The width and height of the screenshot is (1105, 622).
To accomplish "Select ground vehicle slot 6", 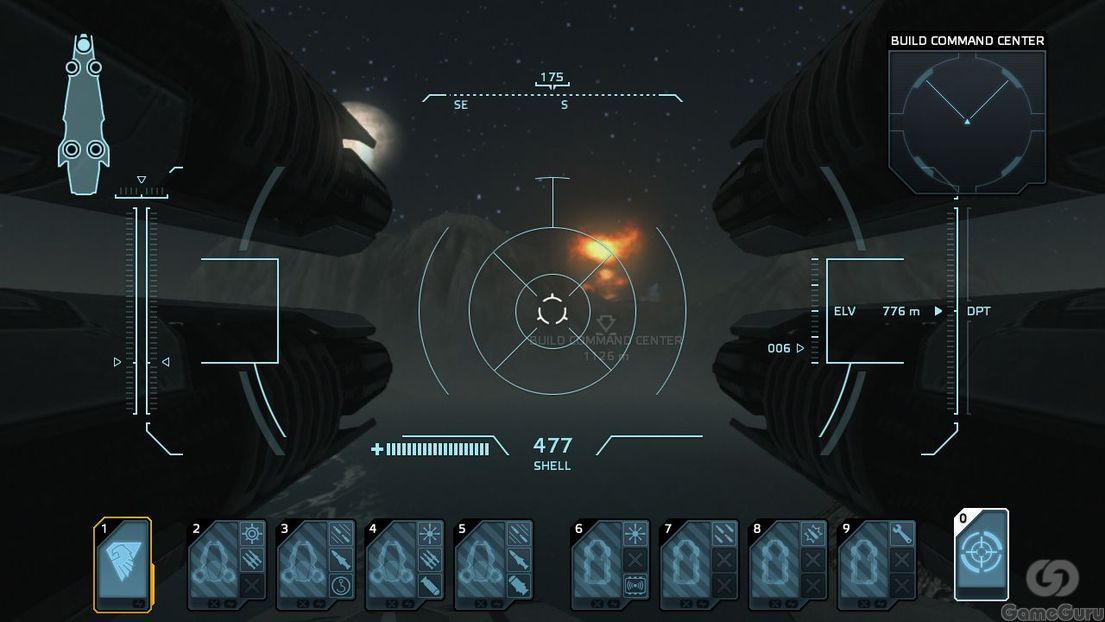I will tap(597, 565).
